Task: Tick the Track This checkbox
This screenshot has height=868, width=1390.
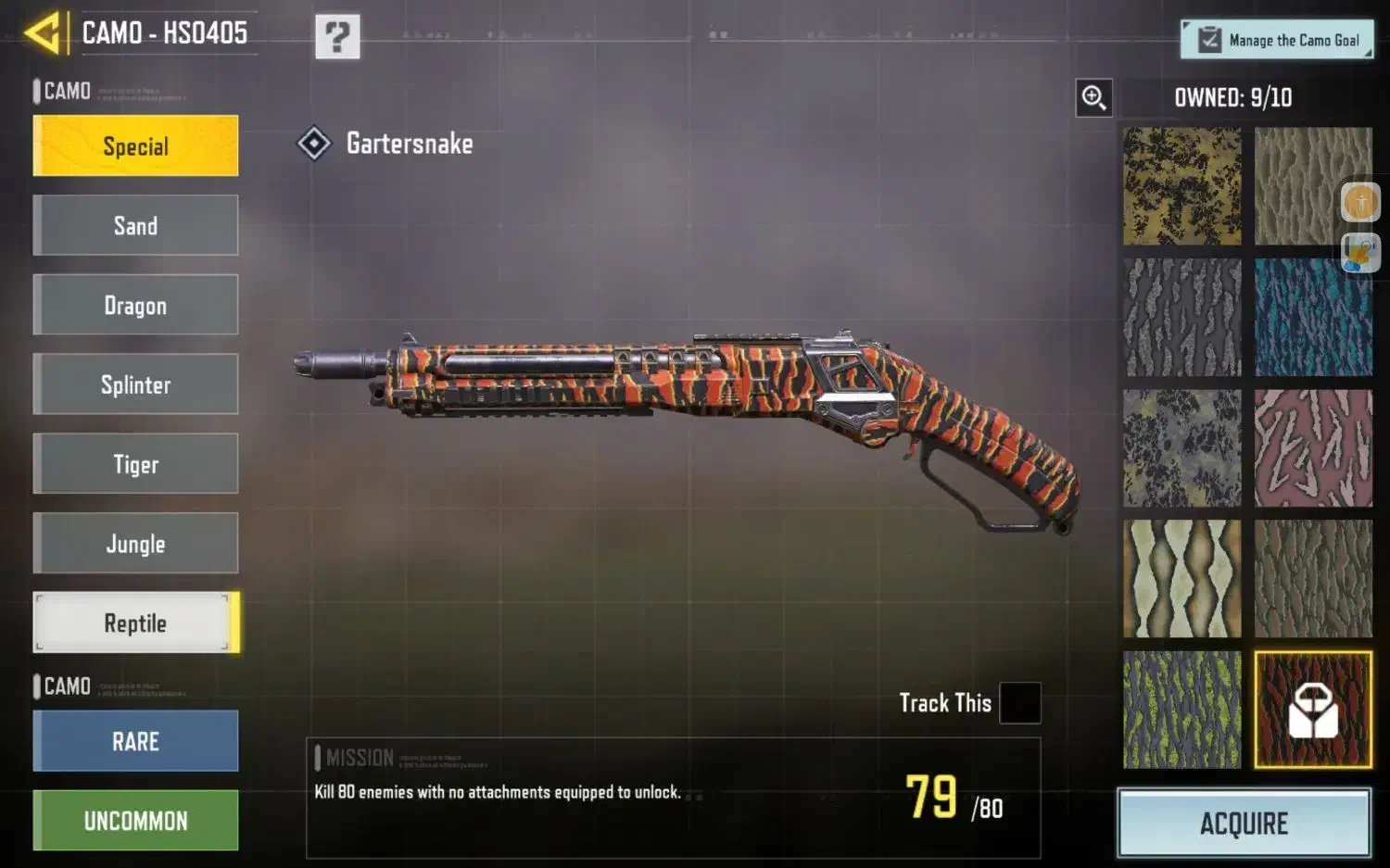Action: 1019,703
